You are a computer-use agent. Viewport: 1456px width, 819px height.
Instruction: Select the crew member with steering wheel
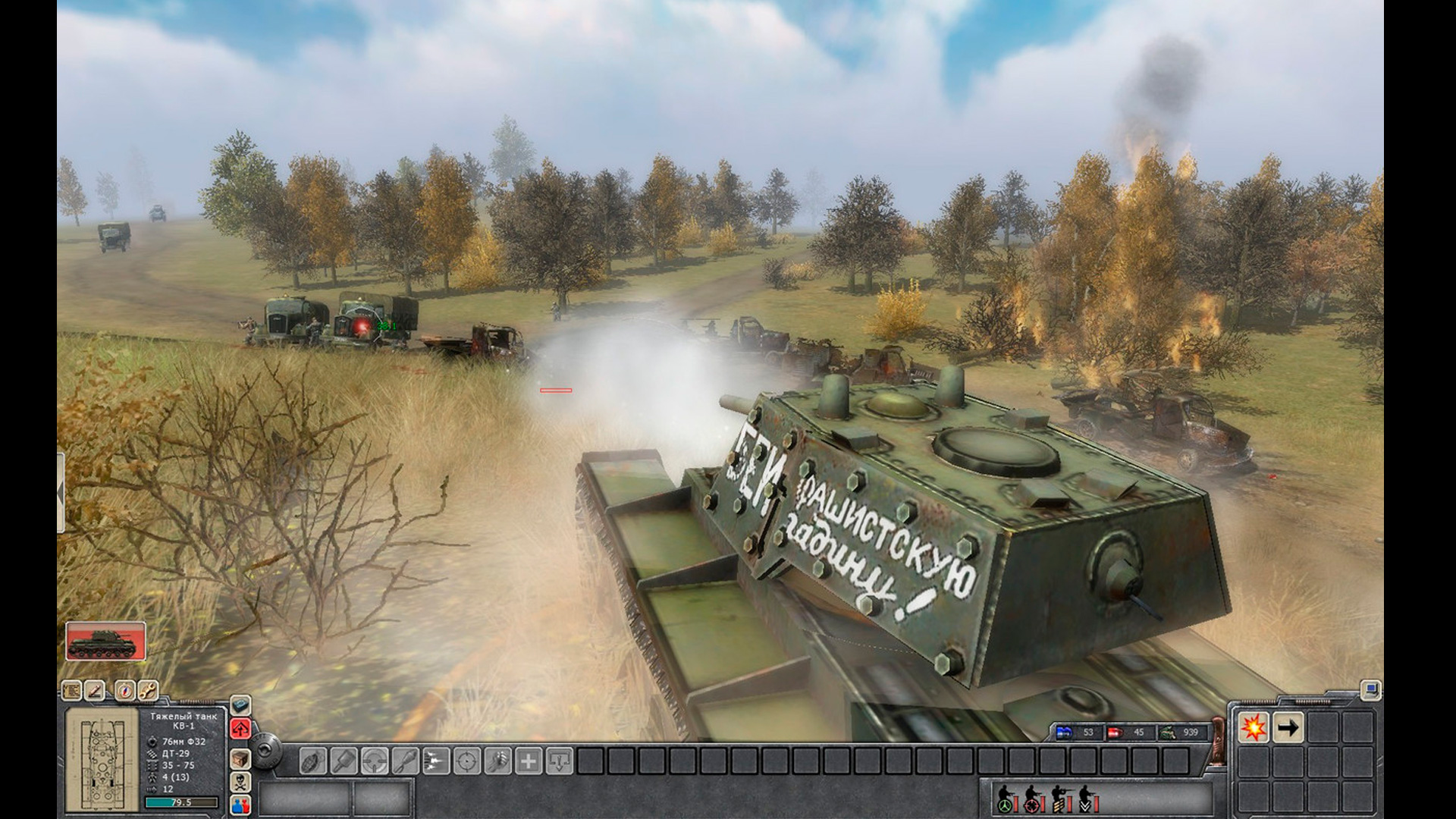pyautogui.click(x=1006, y=799)
